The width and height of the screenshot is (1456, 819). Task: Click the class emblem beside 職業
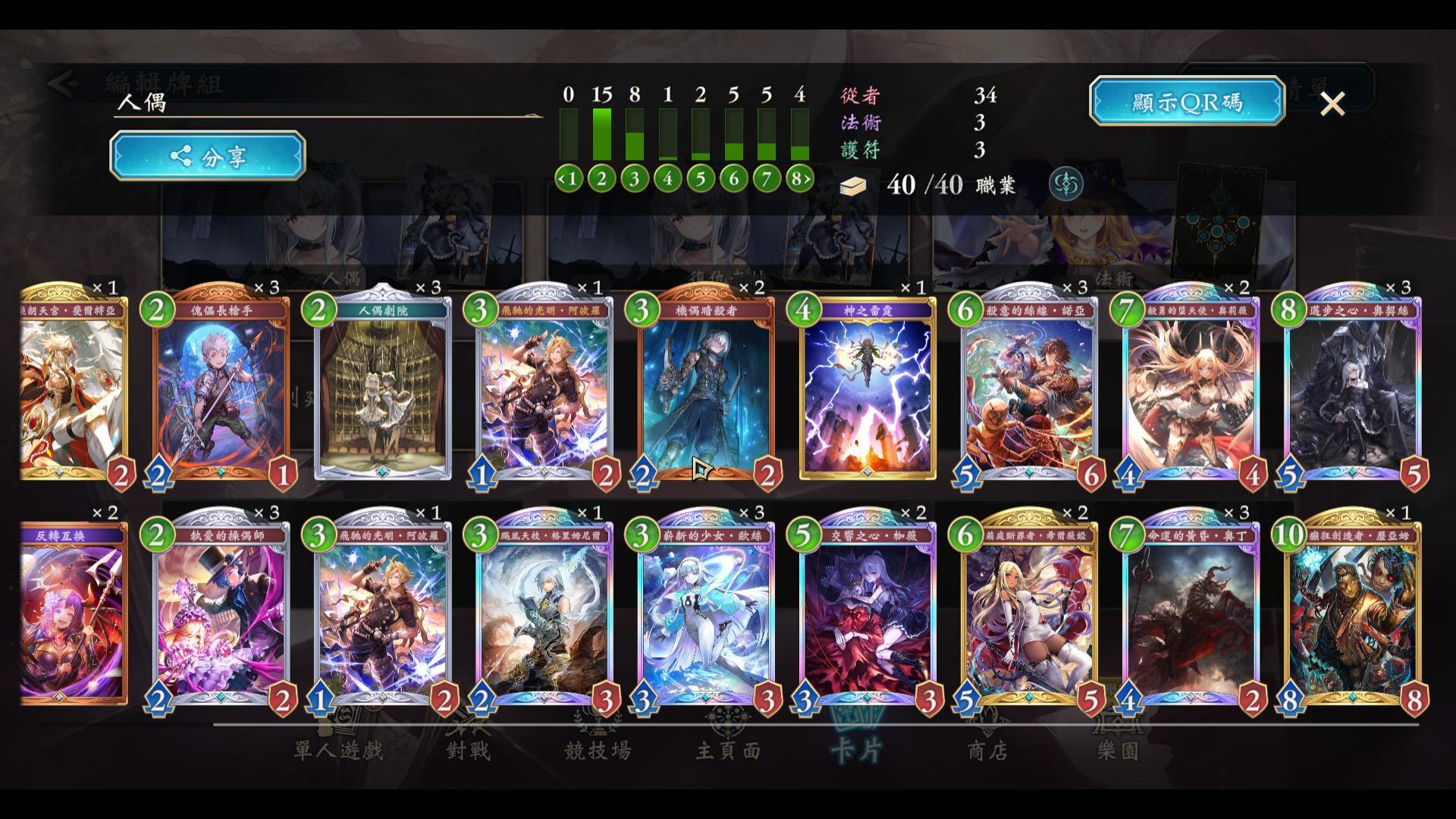[1065, 184]
